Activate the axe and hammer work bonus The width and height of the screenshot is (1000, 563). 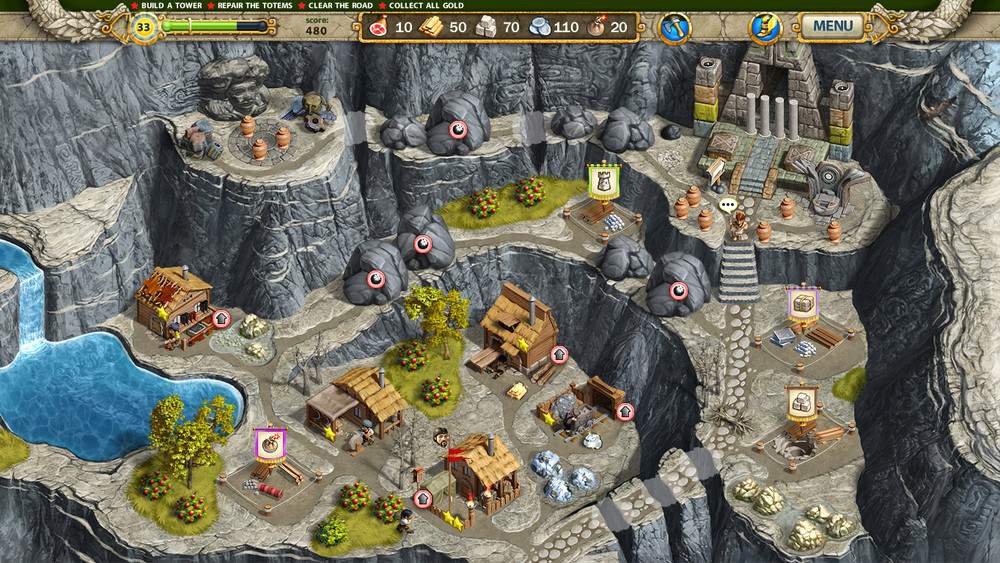point(675,28)
